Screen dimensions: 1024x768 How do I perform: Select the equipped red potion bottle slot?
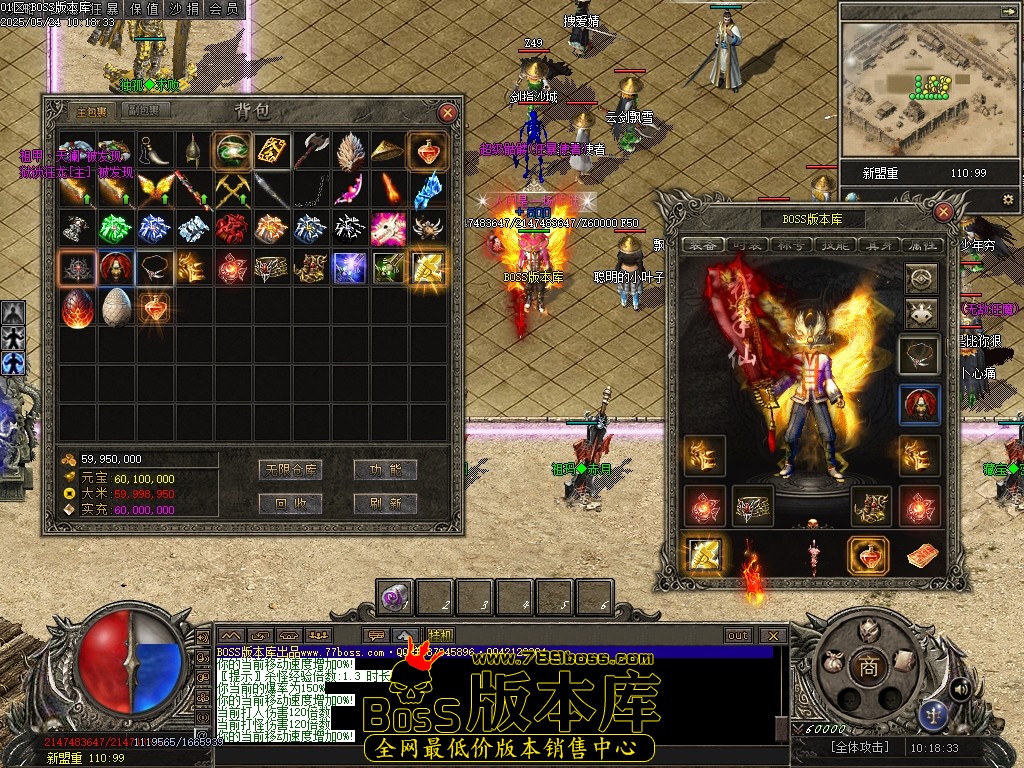click(868, 556)
